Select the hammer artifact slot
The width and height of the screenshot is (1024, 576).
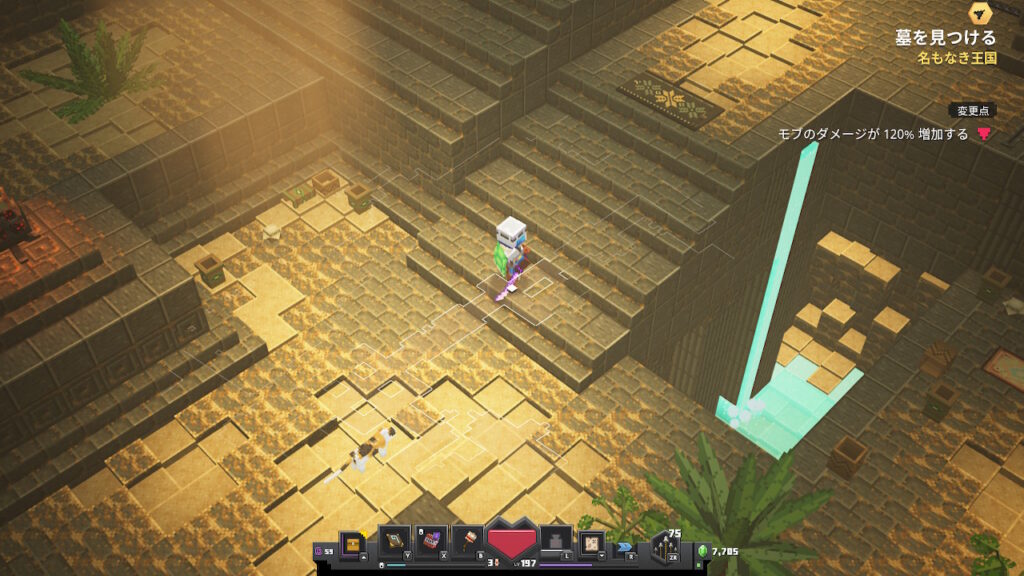(468, 541)
